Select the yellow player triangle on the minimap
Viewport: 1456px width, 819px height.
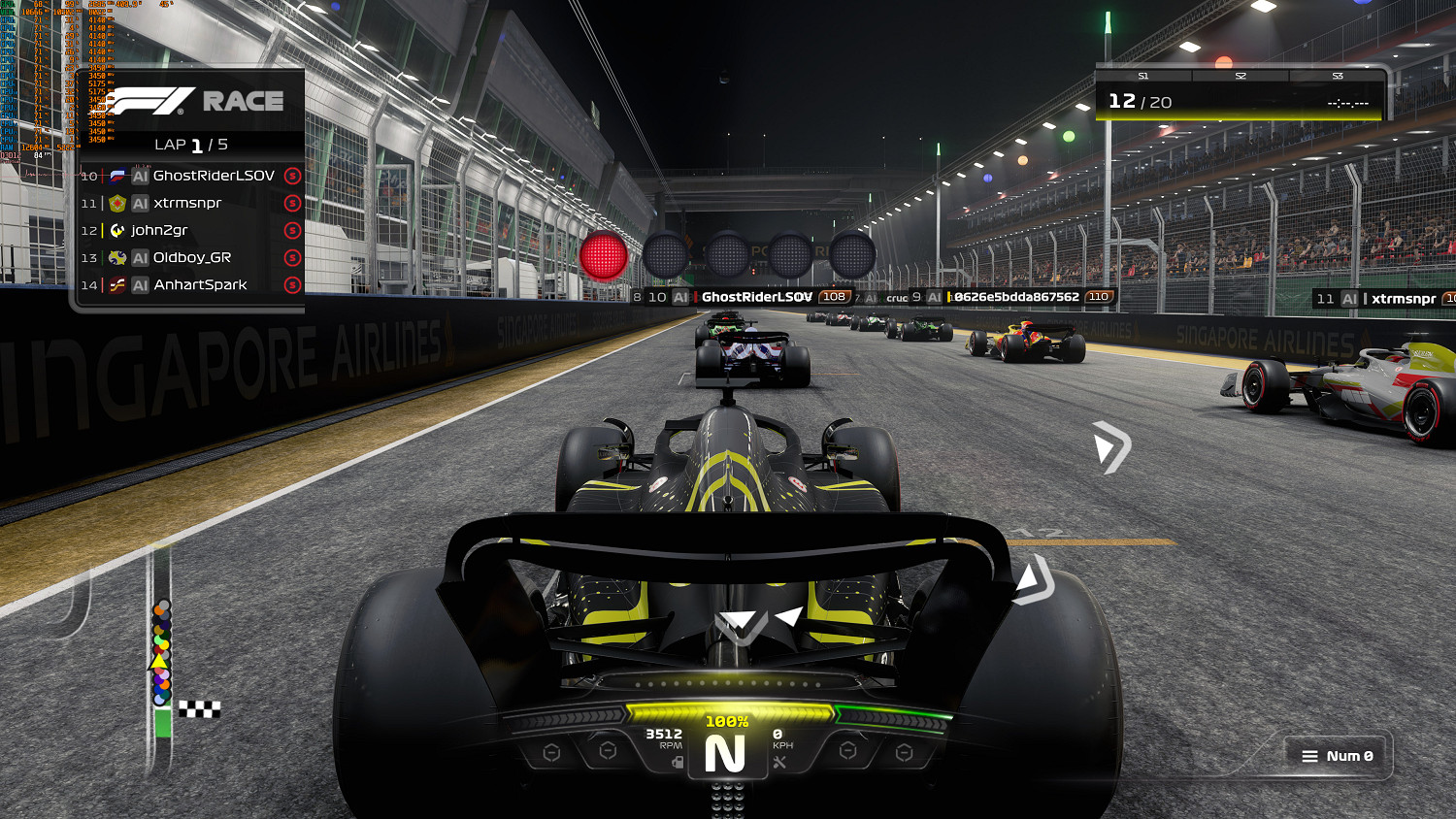pos(161,660)
